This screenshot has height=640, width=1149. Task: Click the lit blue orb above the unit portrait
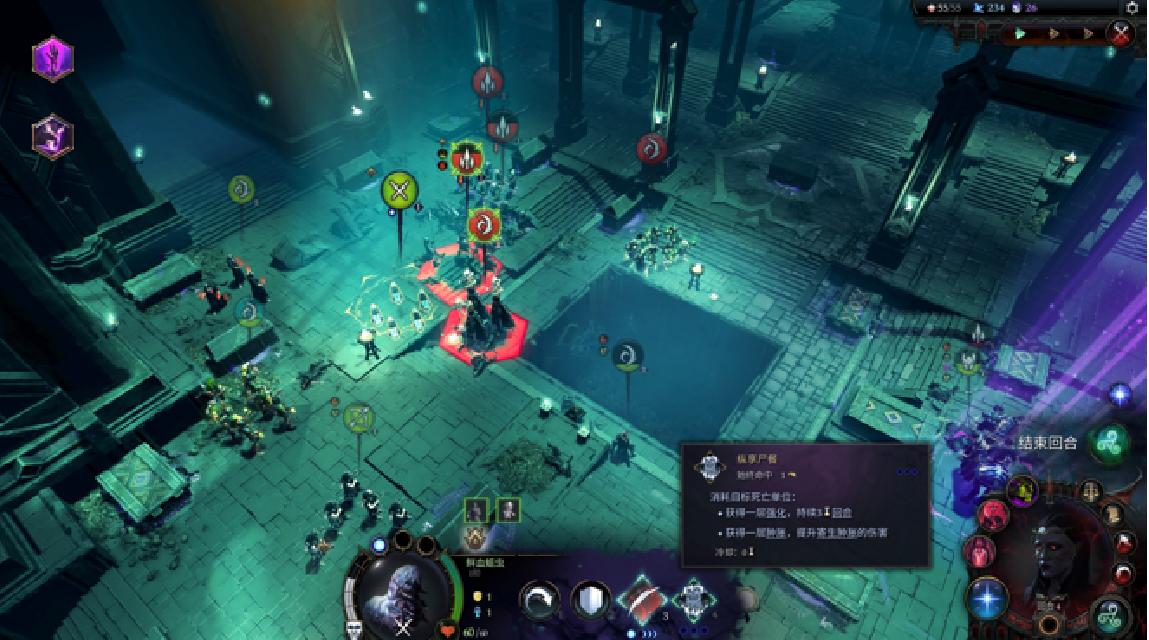pos(379,545)
